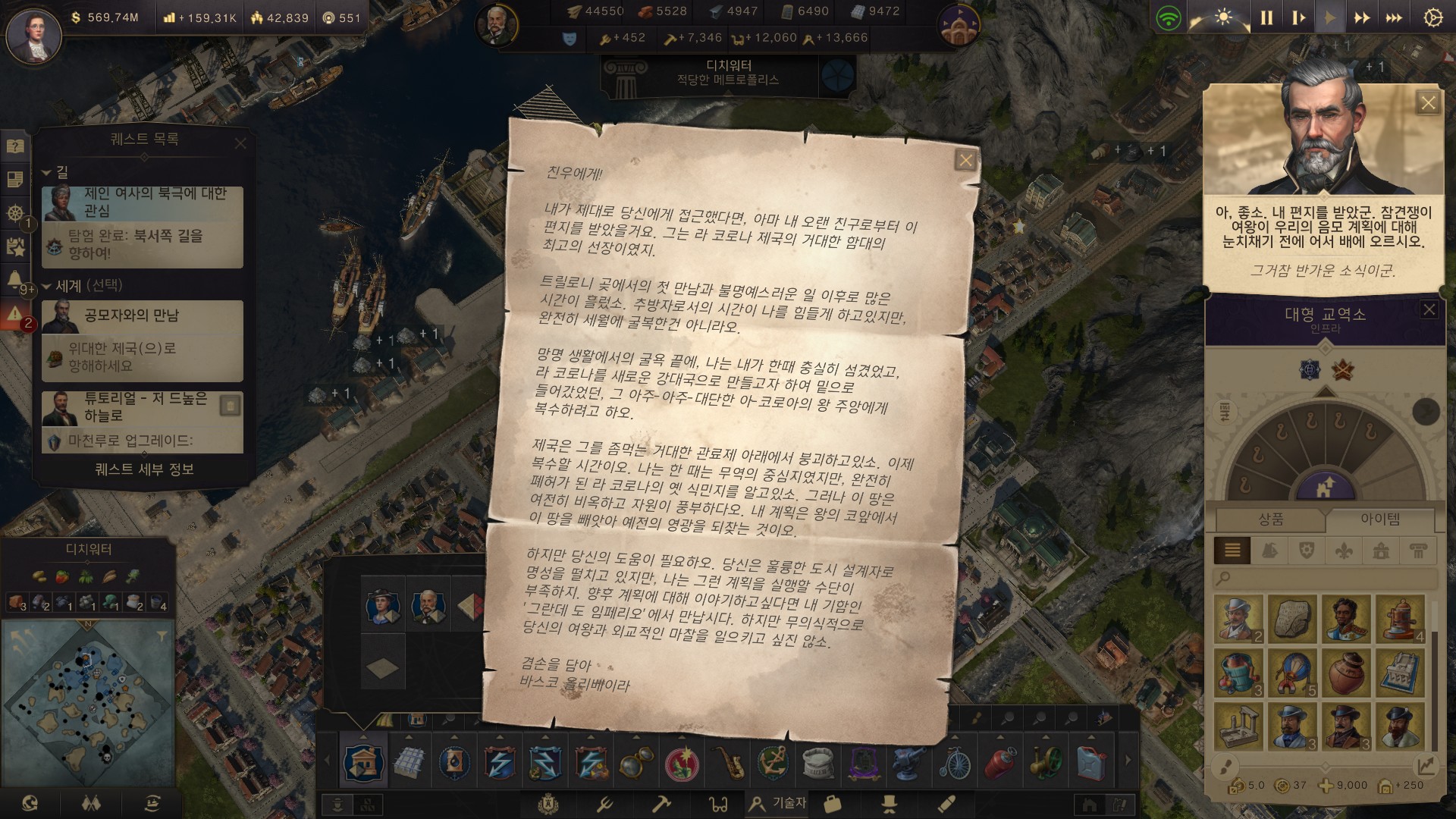Image resolution: width=1456 pixels, height=819 pixels.
Task: Close the quest list panel
Action: click(240, 143)
